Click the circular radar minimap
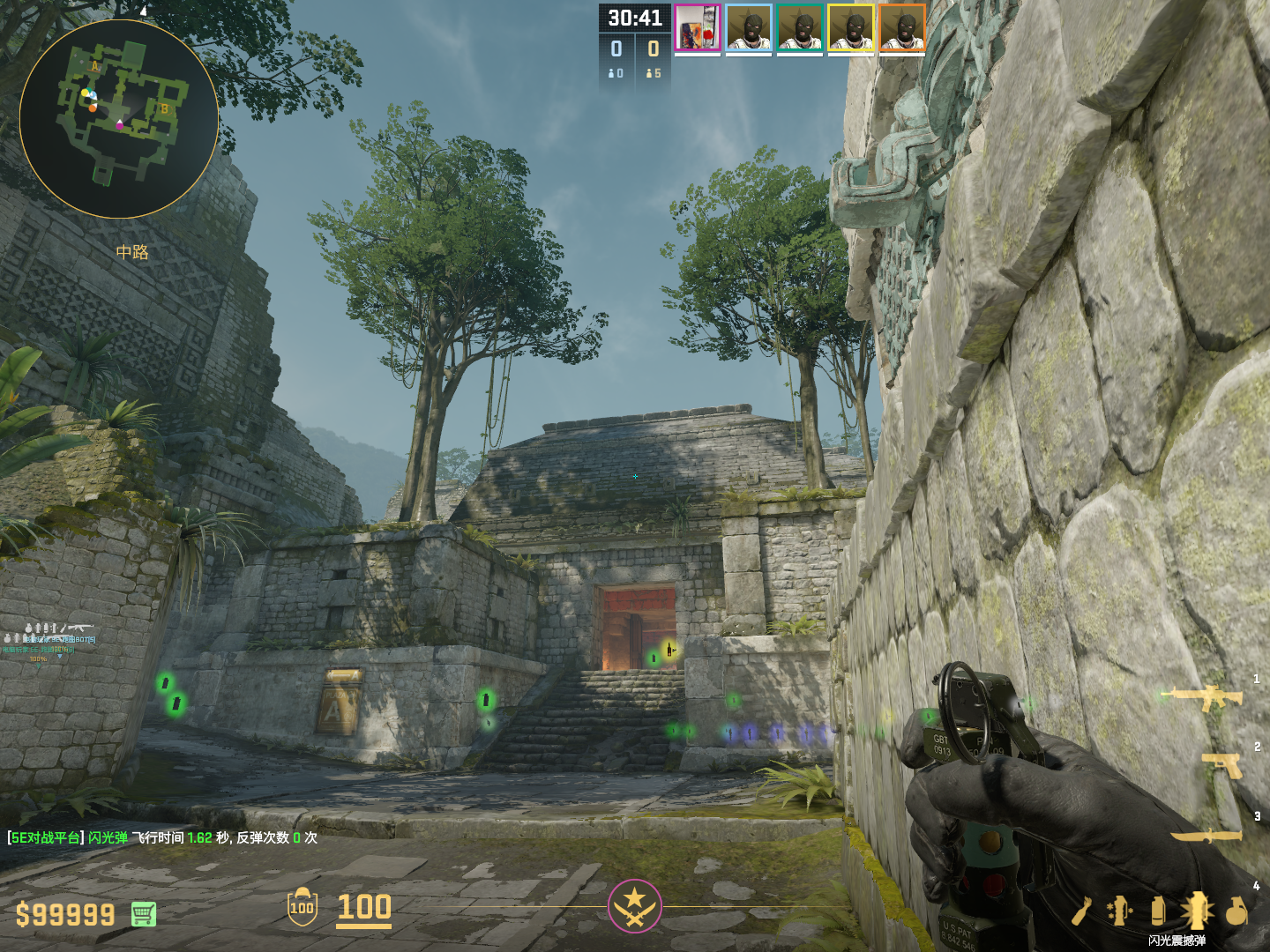Image resolution: width=1270 pixels, height=952 pixels. (119, 119)
